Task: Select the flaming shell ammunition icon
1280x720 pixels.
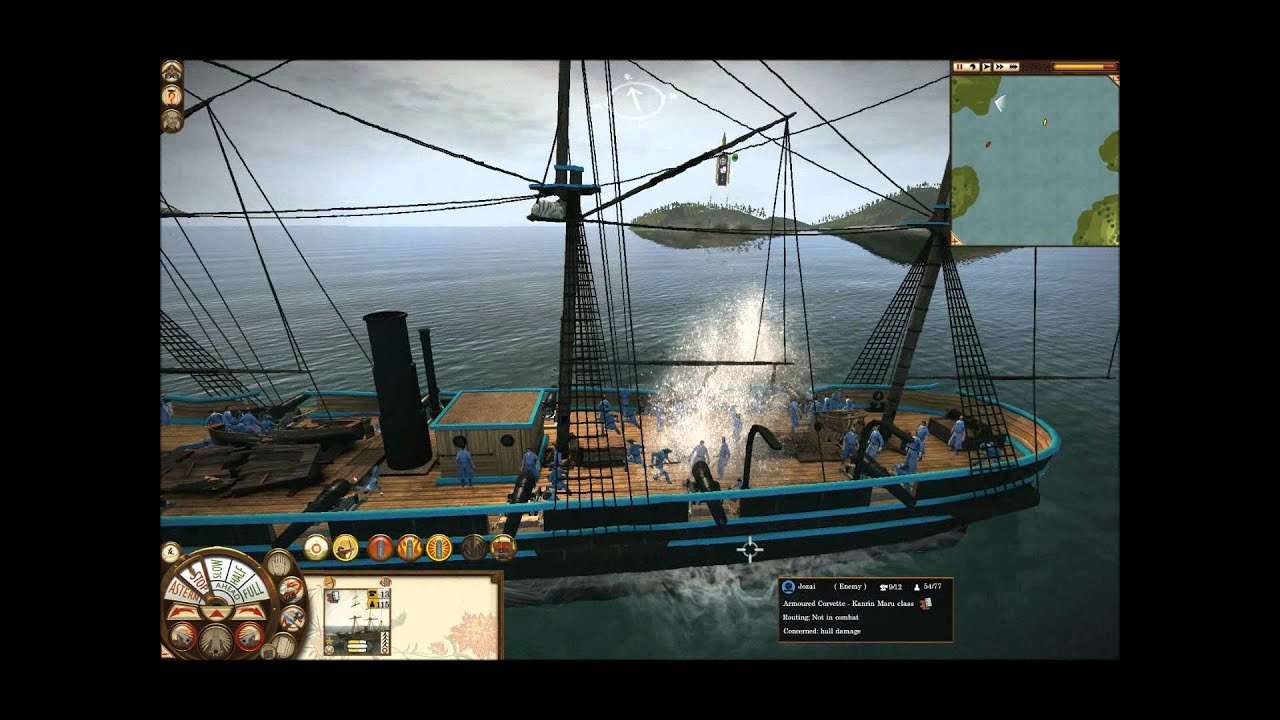Action: point(410,548)
